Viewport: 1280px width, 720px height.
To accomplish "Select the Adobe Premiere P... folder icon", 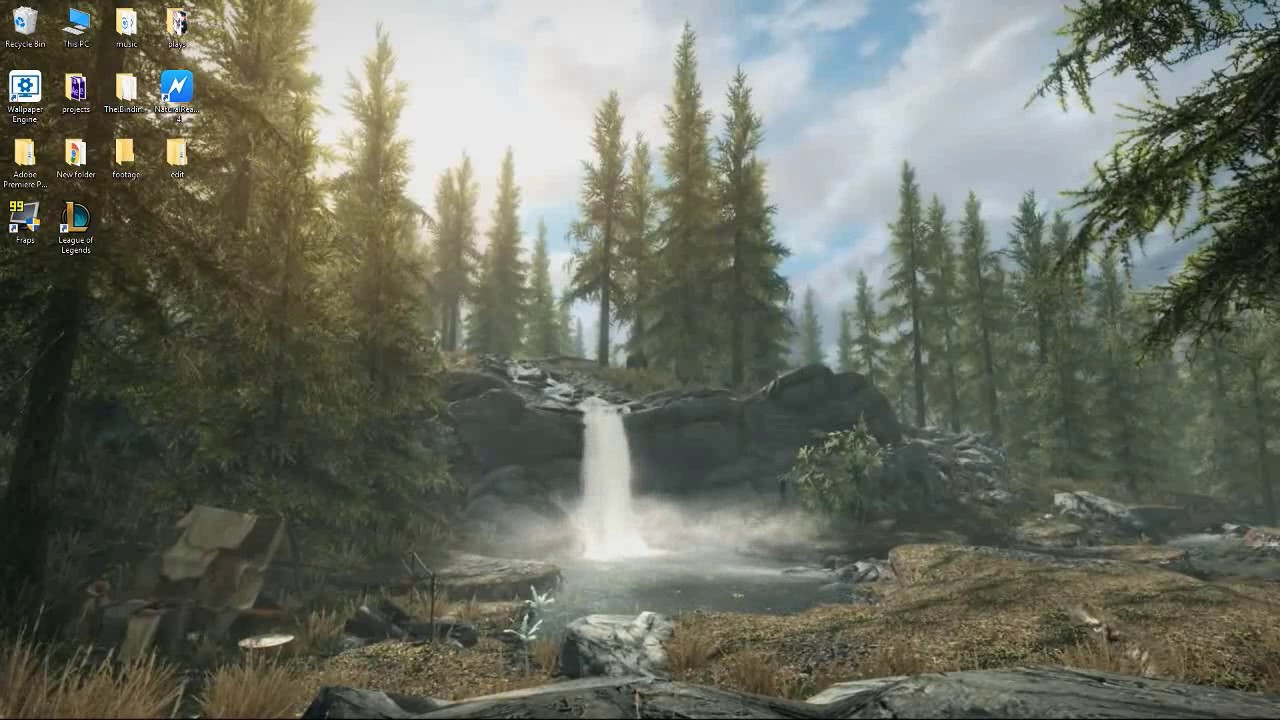I will [x=24, y=150].
